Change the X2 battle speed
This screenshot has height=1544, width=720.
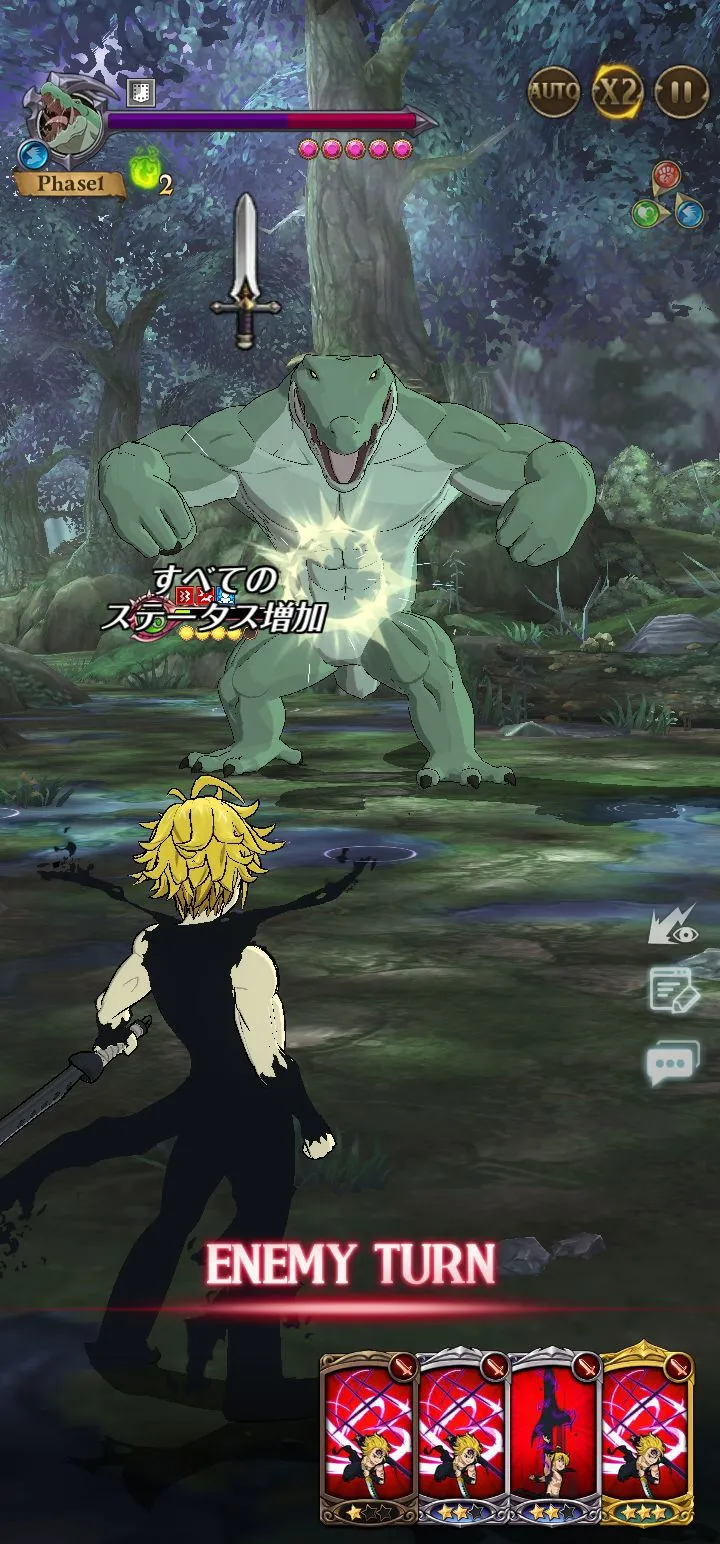[x=617, y=93]
